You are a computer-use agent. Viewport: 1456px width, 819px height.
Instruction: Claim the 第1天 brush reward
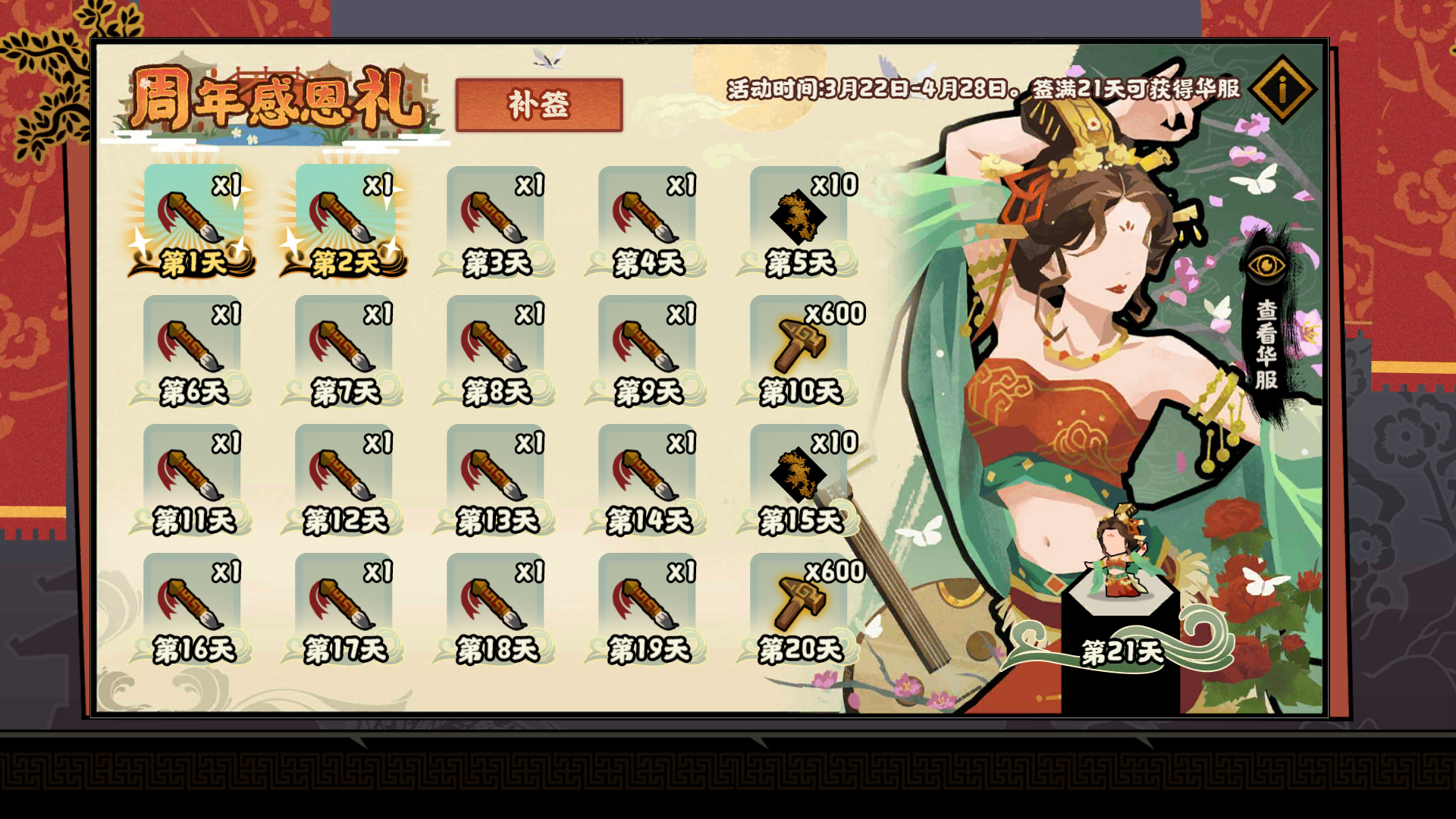point(193,220)
